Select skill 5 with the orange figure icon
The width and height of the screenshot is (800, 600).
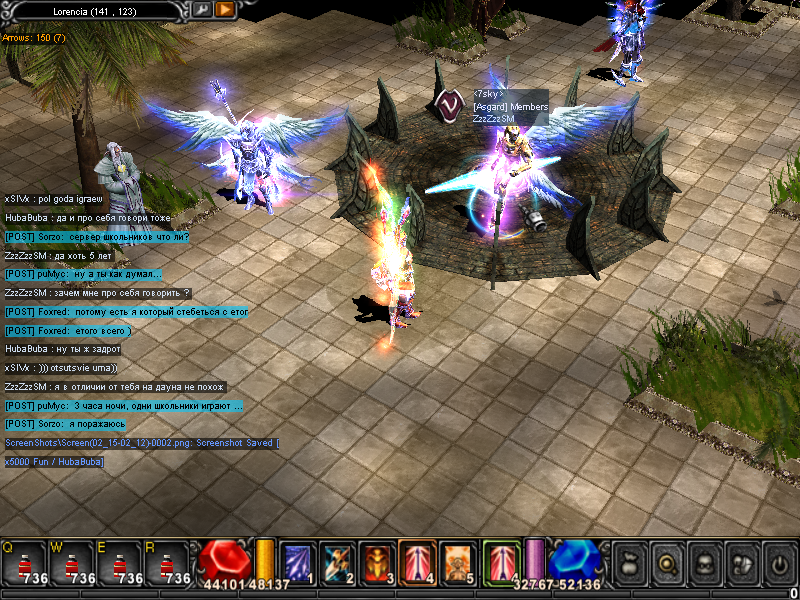pos(455,562)
